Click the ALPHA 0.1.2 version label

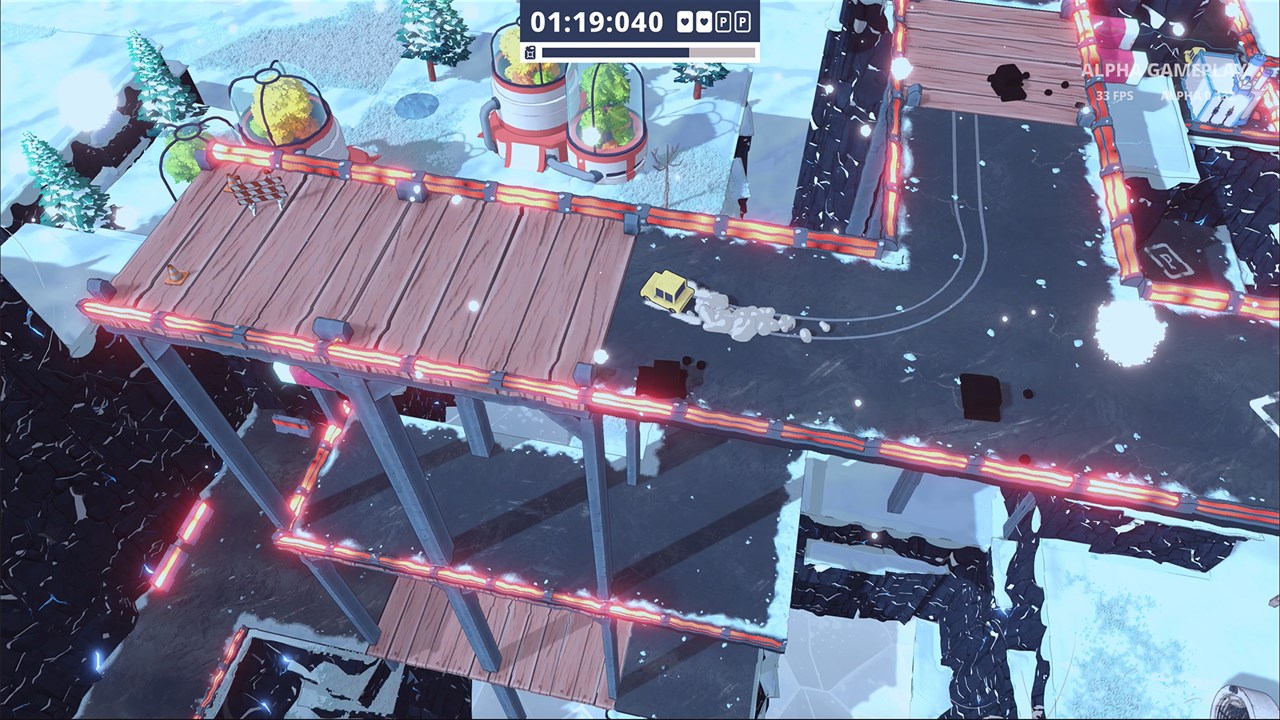point(1198,94)
